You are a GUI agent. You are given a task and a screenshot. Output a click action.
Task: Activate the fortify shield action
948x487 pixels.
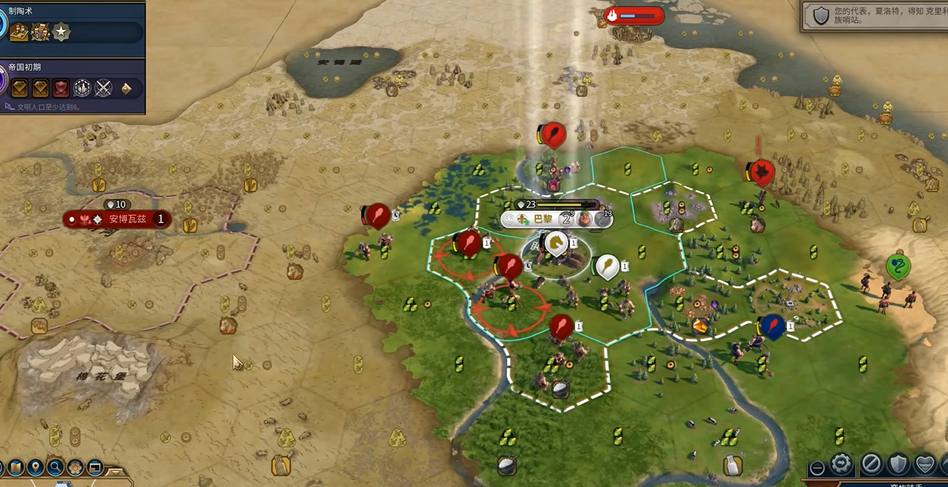[x=899, y=465]
